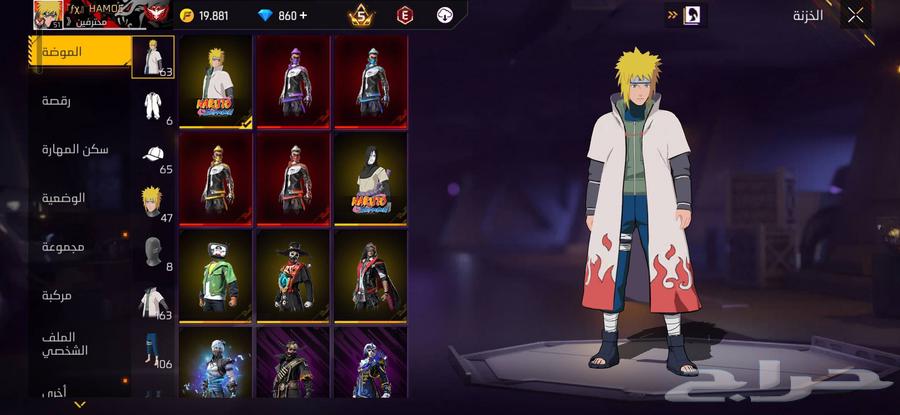
Task: Switch to the مجموعة collection tab
Action: pos(63,246)
